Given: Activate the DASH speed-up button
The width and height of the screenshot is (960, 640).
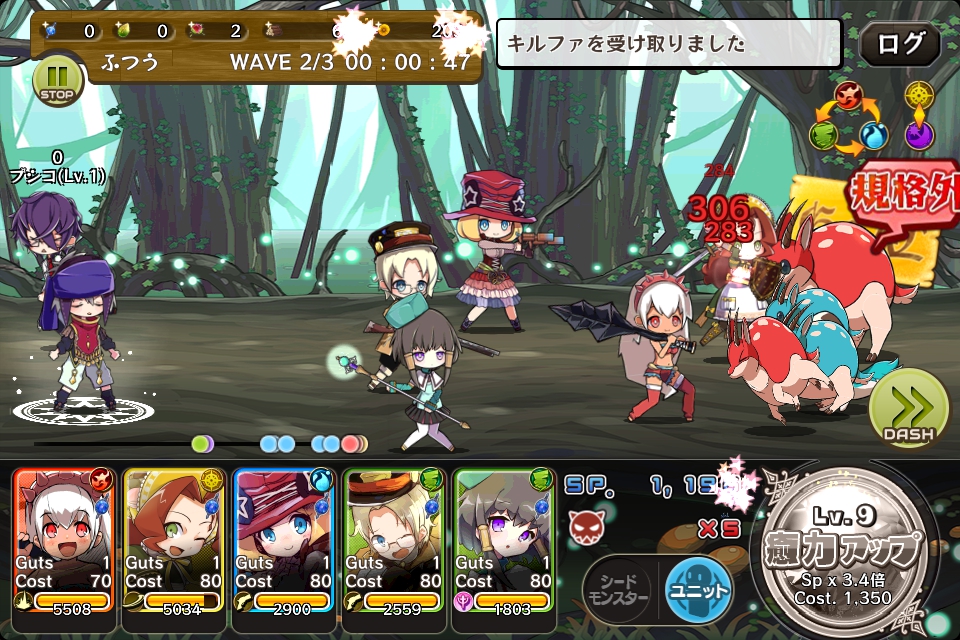Looking at the screenshot, I should pyautogui.click(x=907, y=409).
